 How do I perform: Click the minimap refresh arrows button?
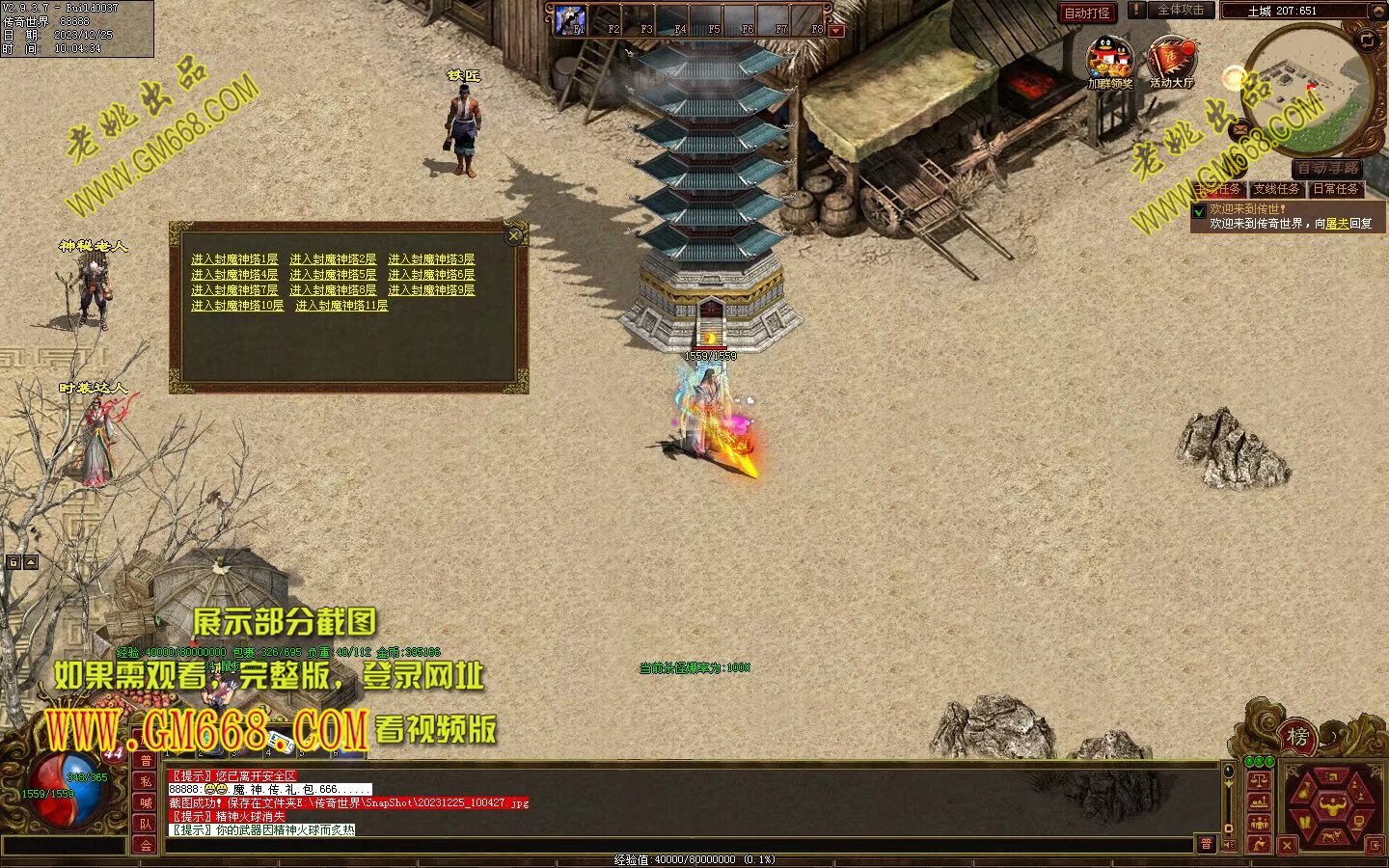pyautogui.click(x=1366, y=40)
